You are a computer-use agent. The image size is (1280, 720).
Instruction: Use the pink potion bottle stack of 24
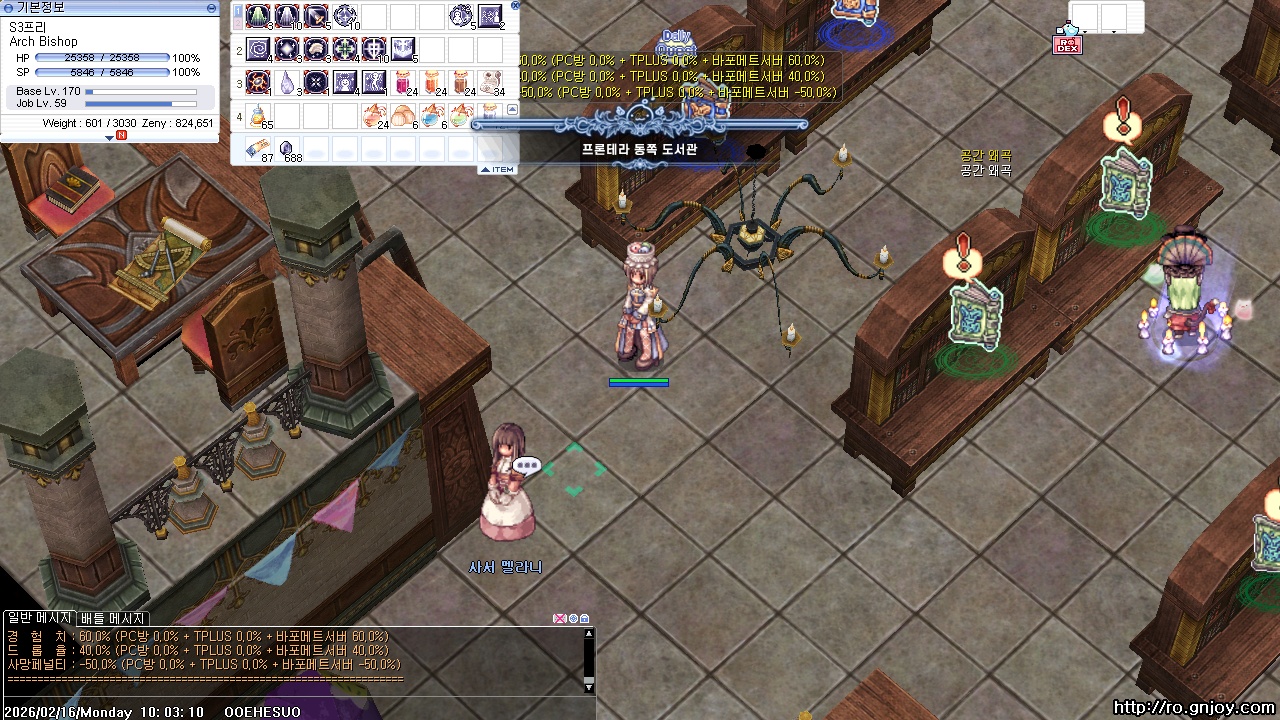[403, 82]
